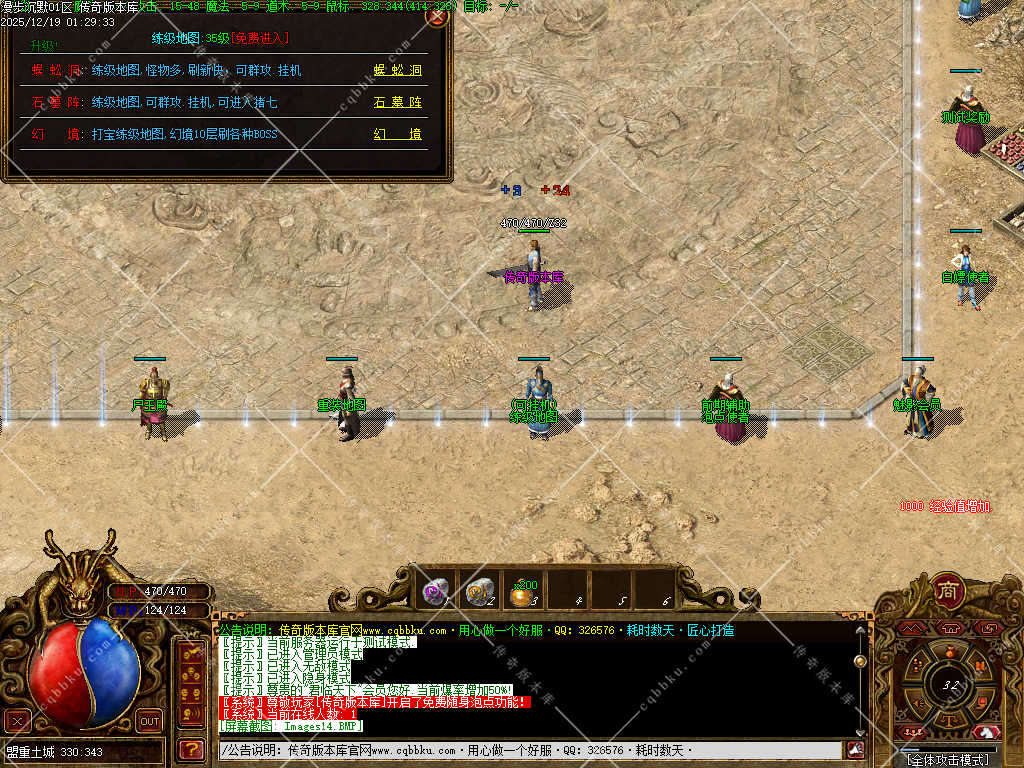Close the leveling map teleport panel
This screenshot has height=768, width=1024.
click(x=437, y=16)
